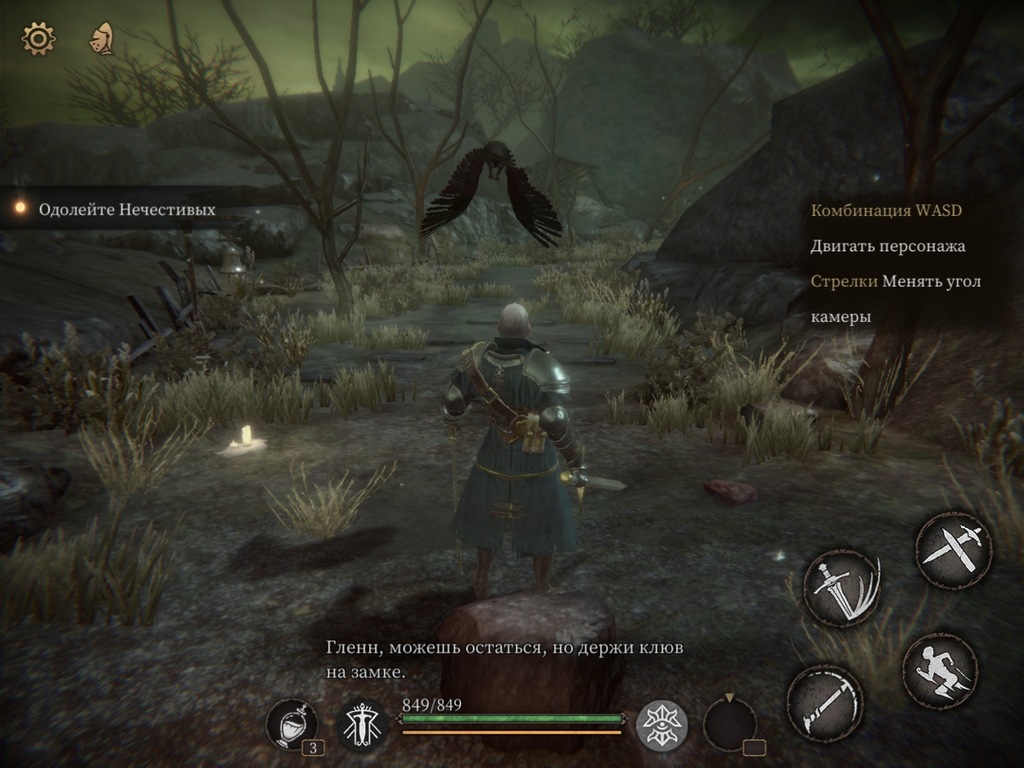Open the knight helmet character menu
1024x768 pixels.
coord(101,39)
